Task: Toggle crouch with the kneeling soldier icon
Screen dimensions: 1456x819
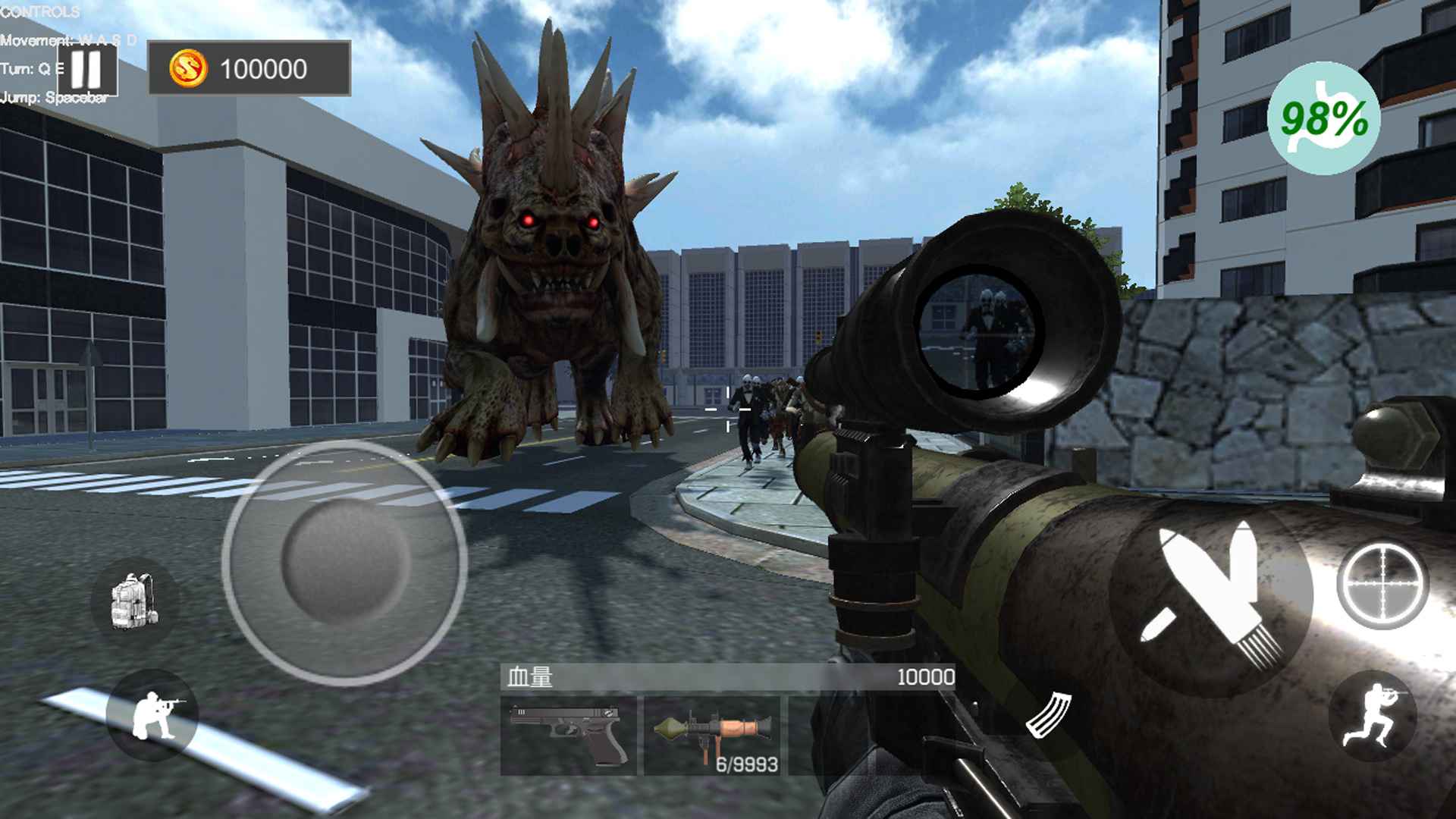Action: [152, 715]
